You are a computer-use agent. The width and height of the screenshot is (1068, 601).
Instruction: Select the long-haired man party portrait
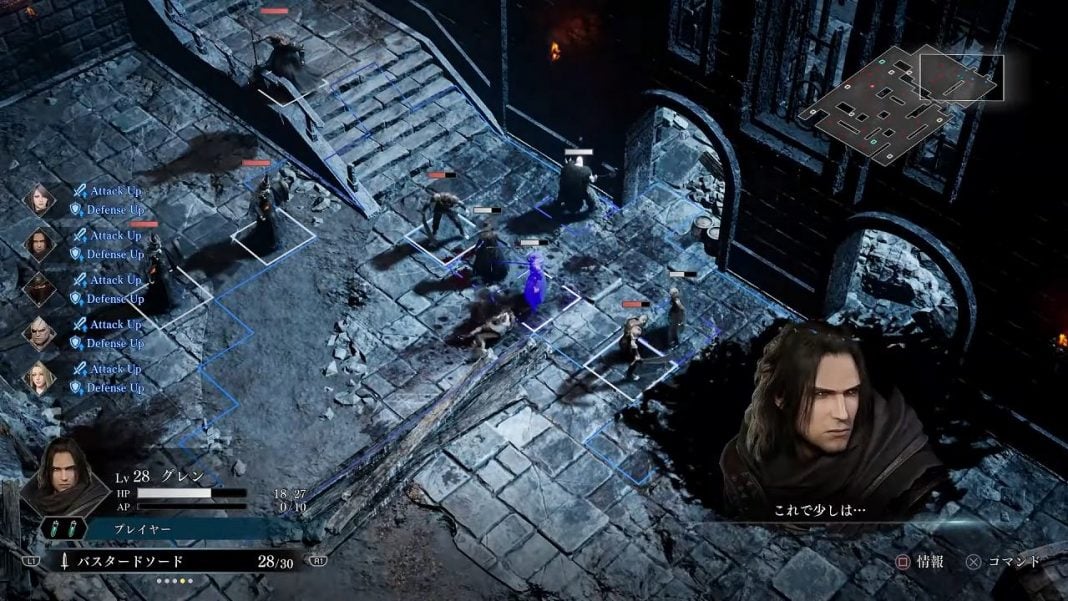click(40, 243)
